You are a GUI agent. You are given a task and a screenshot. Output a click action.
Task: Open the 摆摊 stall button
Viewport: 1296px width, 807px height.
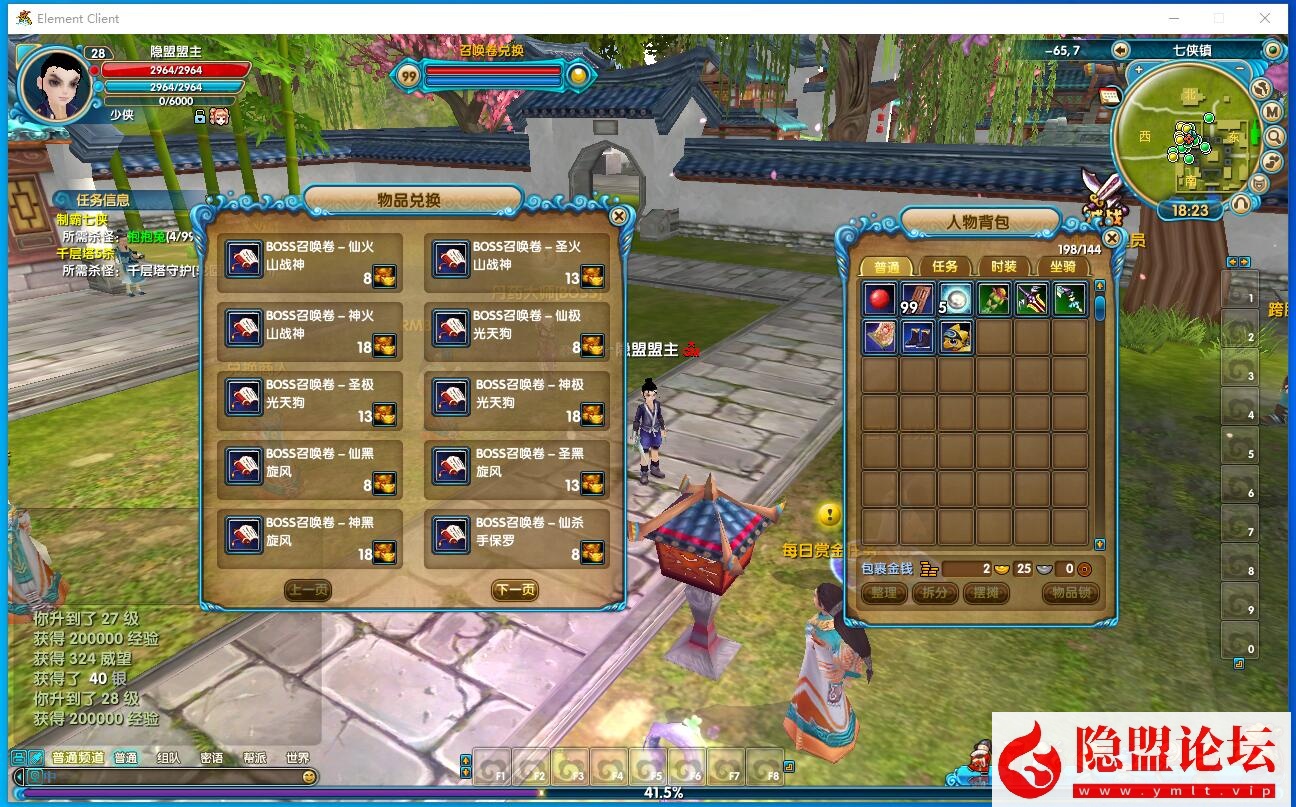(985, 593)
